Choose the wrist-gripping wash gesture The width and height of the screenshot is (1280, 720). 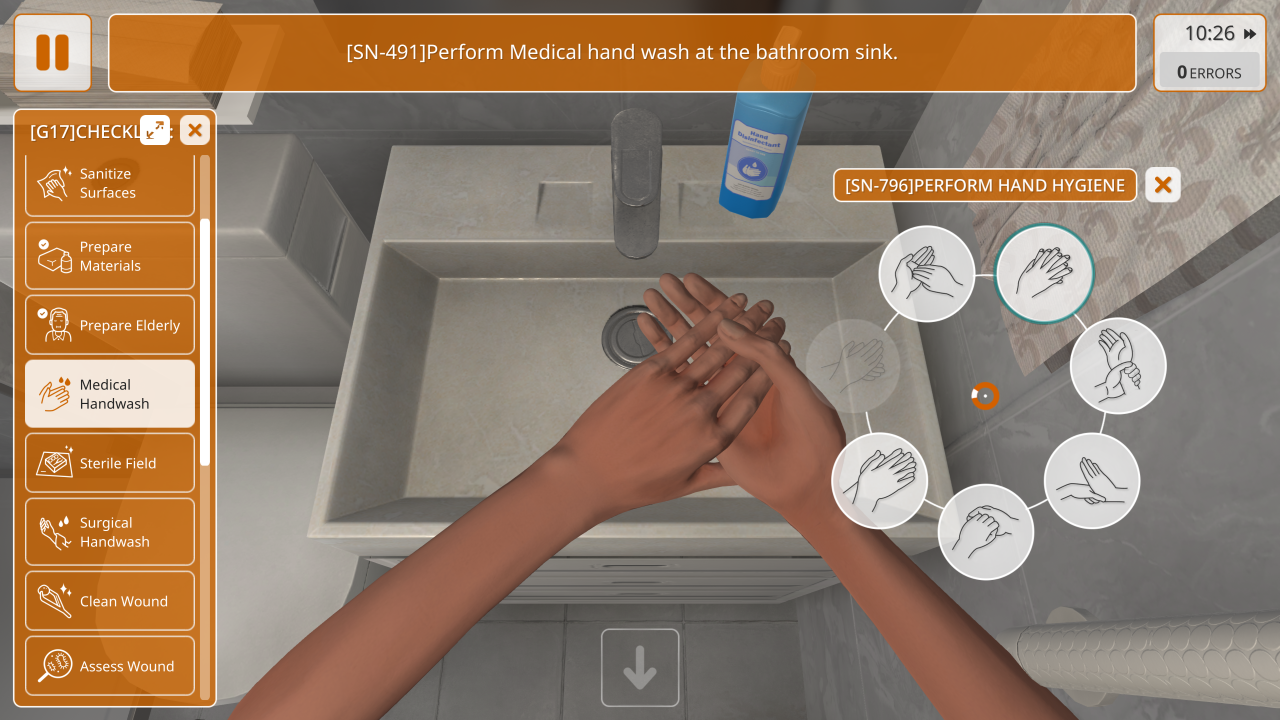[x=1118, y=366]
